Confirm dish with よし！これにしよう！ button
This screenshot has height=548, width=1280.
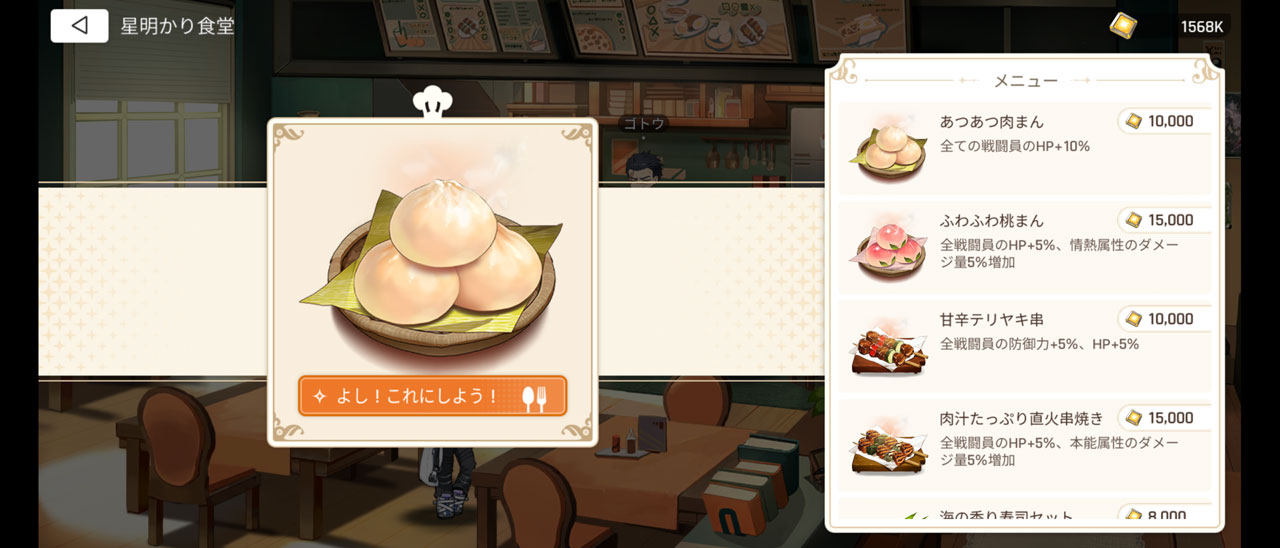coord(432,396)
